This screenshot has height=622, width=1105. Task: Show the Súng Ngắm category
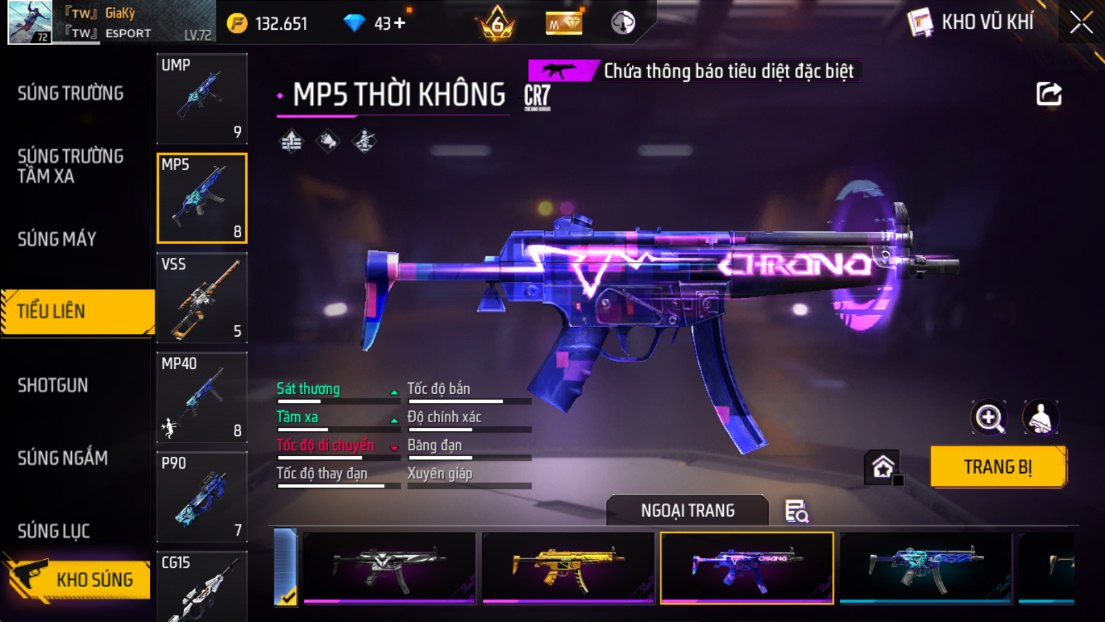click(62, 458)
